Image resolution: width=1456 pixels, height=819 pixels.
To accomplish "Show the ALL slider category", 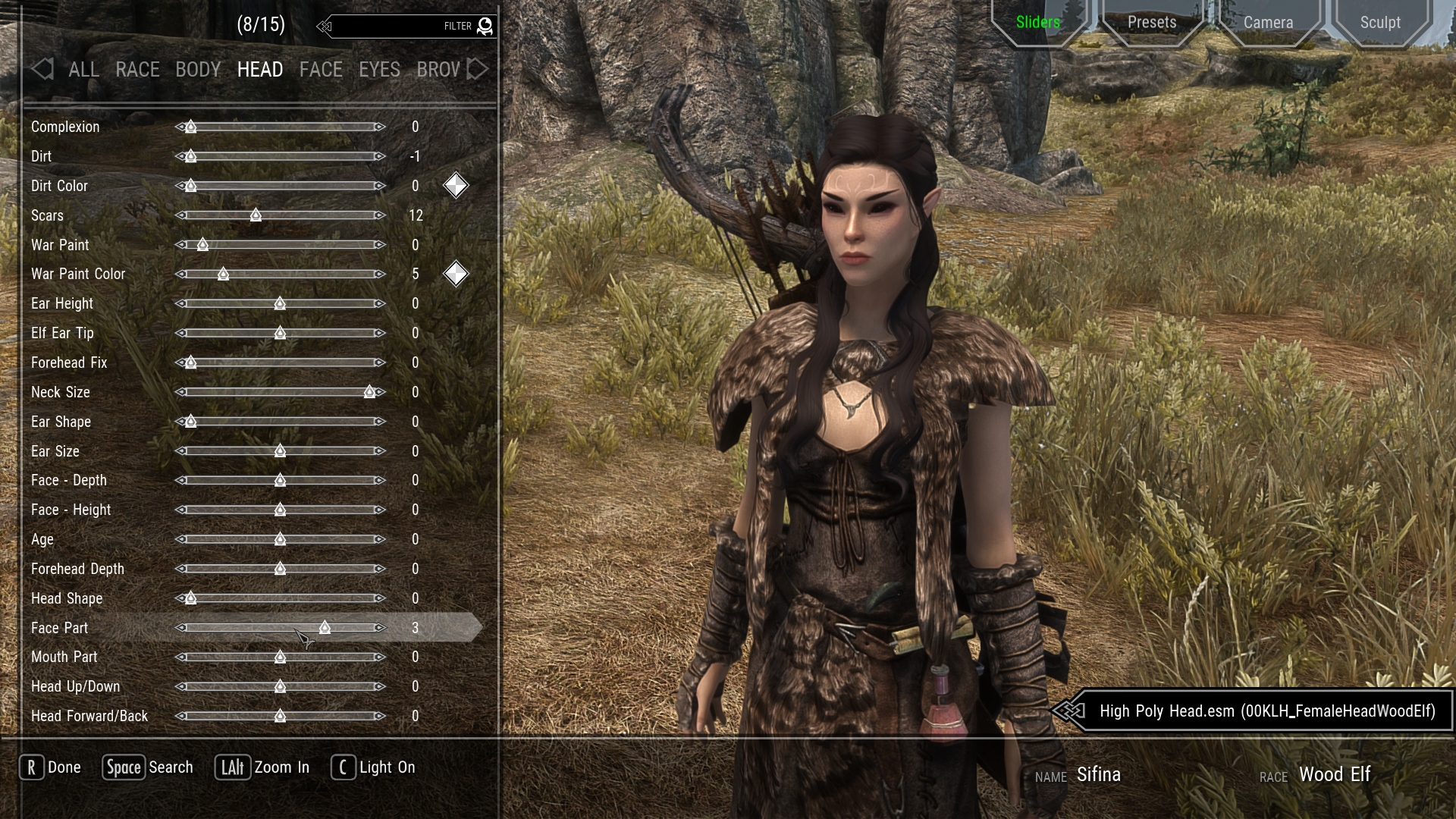I will [x=83, y=70].
